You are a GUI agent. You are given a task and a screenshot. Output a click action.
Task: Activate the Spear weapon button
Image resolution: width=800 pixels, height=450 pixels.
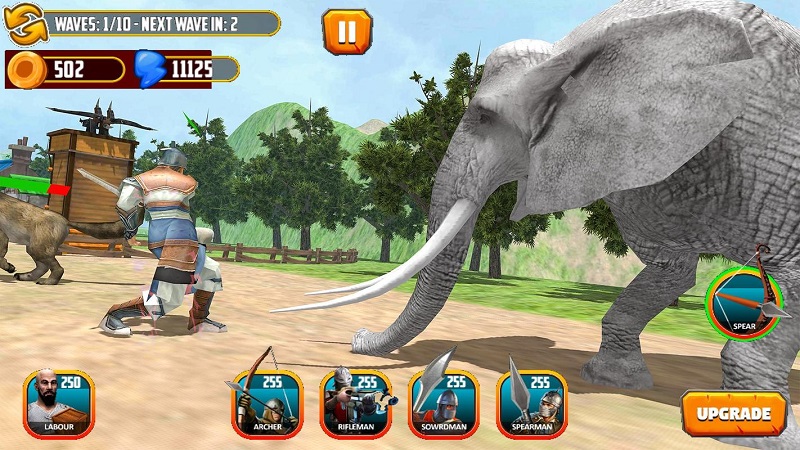coord(743,302)
